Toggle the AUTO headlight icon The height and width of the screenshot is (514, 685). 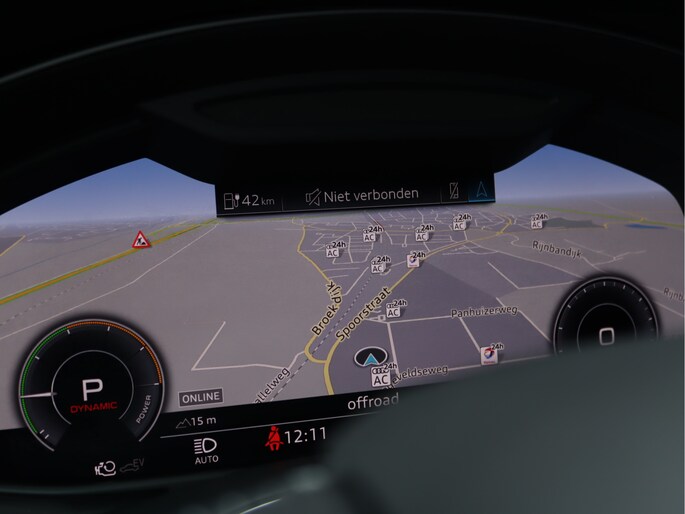coord(207,450)
